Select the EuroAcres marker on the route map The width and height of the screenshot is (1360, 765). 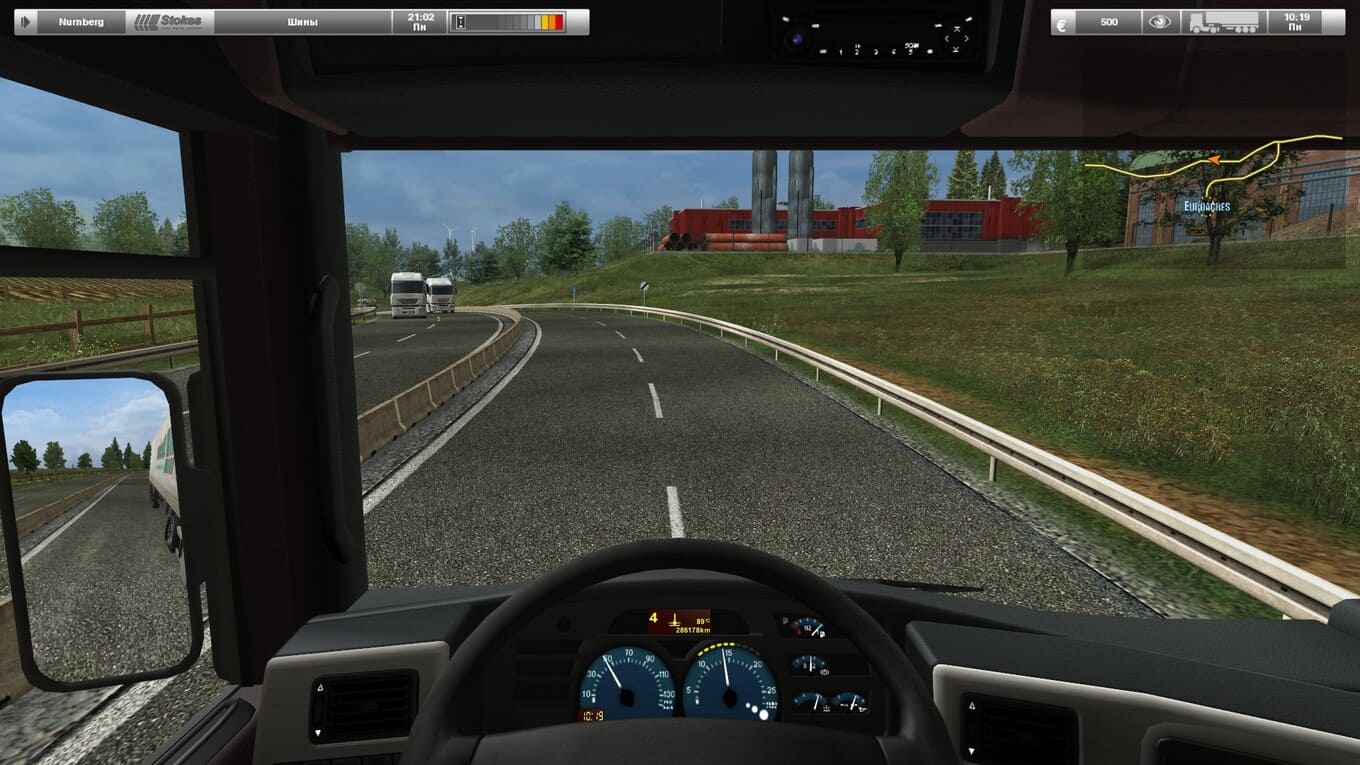tap(1206, 206)
